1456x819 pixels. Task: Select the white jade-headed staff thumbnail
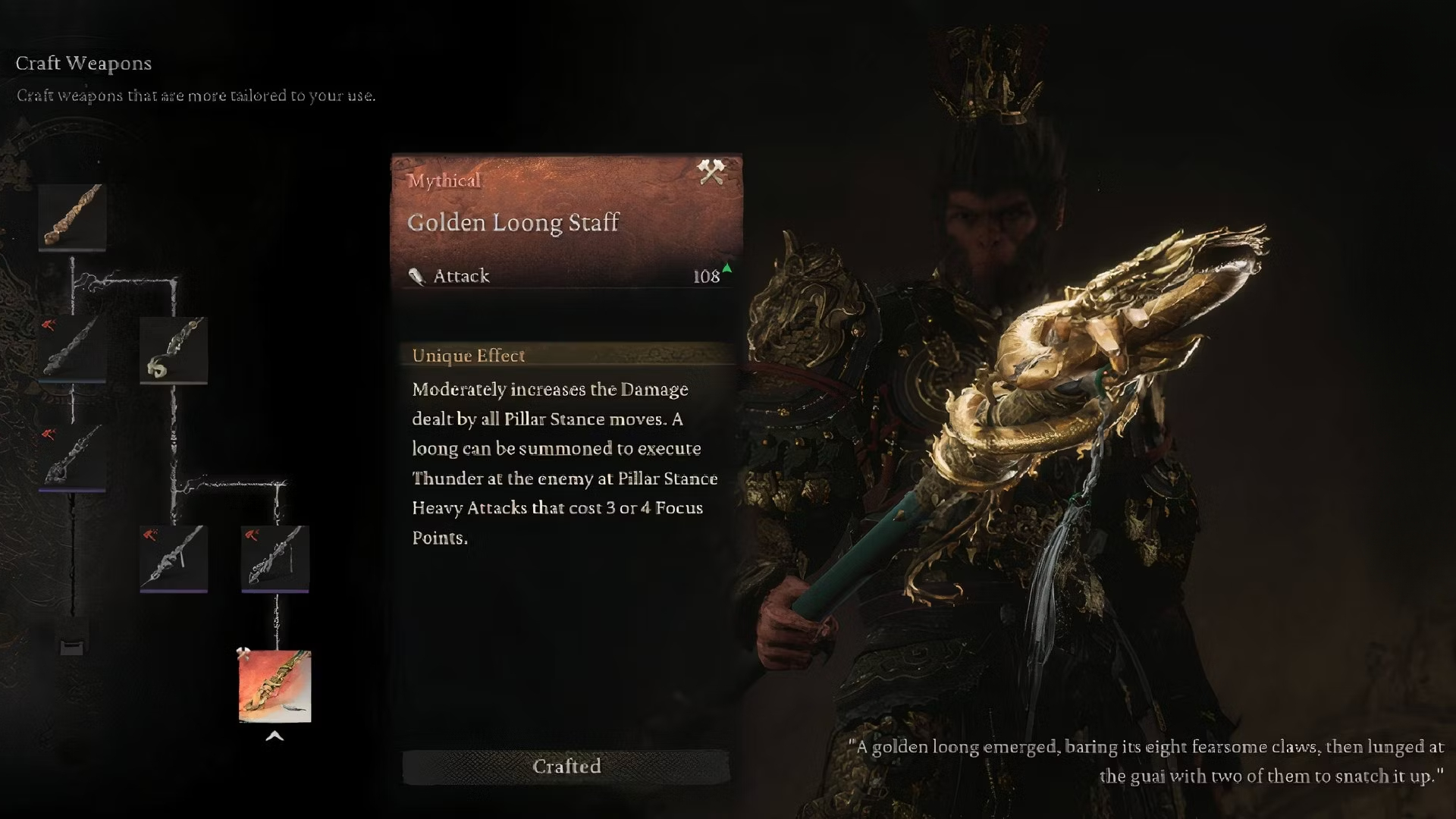[174, 350]
